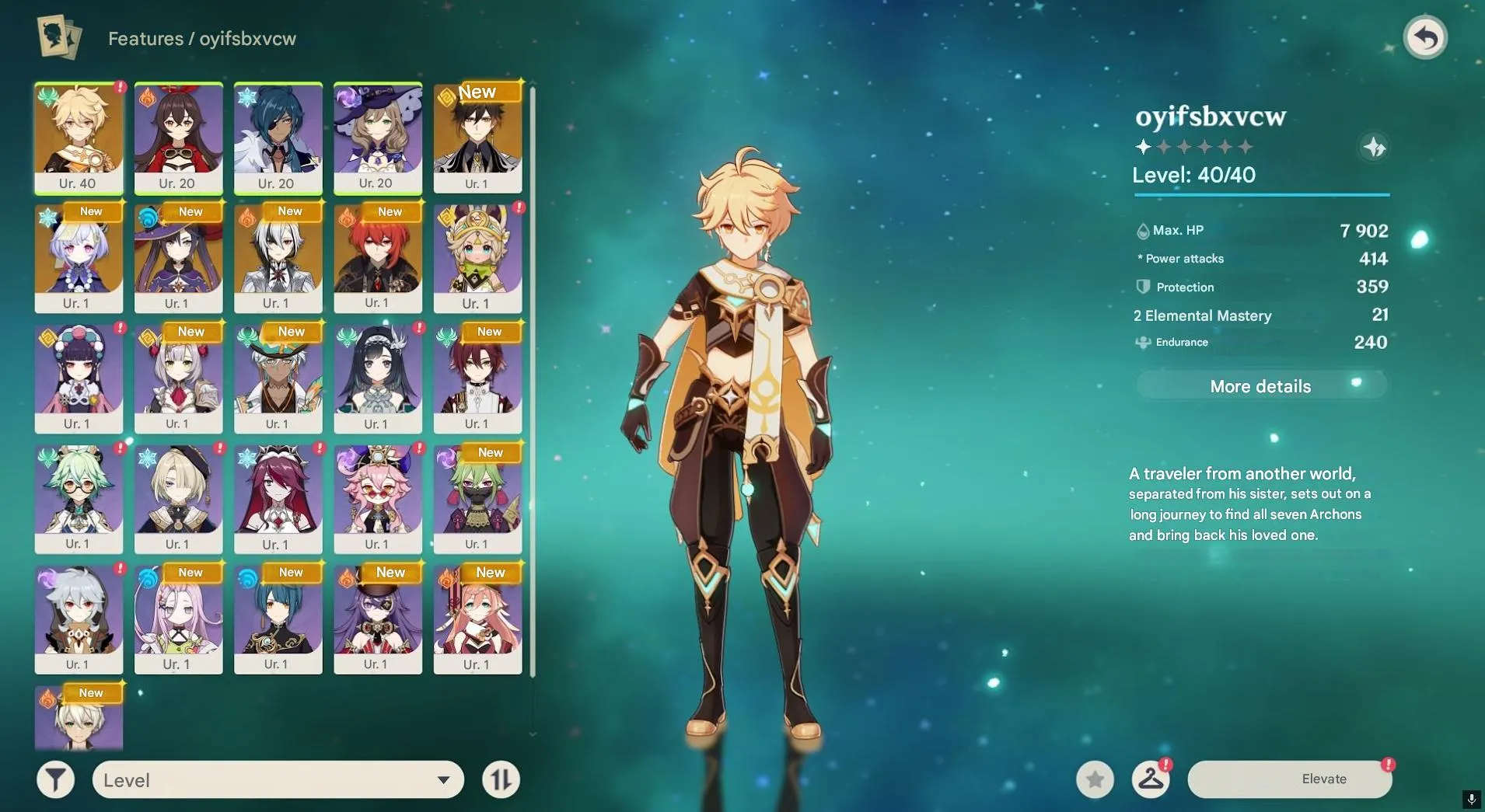Select the star favorite icon

tap(1095, 779)
